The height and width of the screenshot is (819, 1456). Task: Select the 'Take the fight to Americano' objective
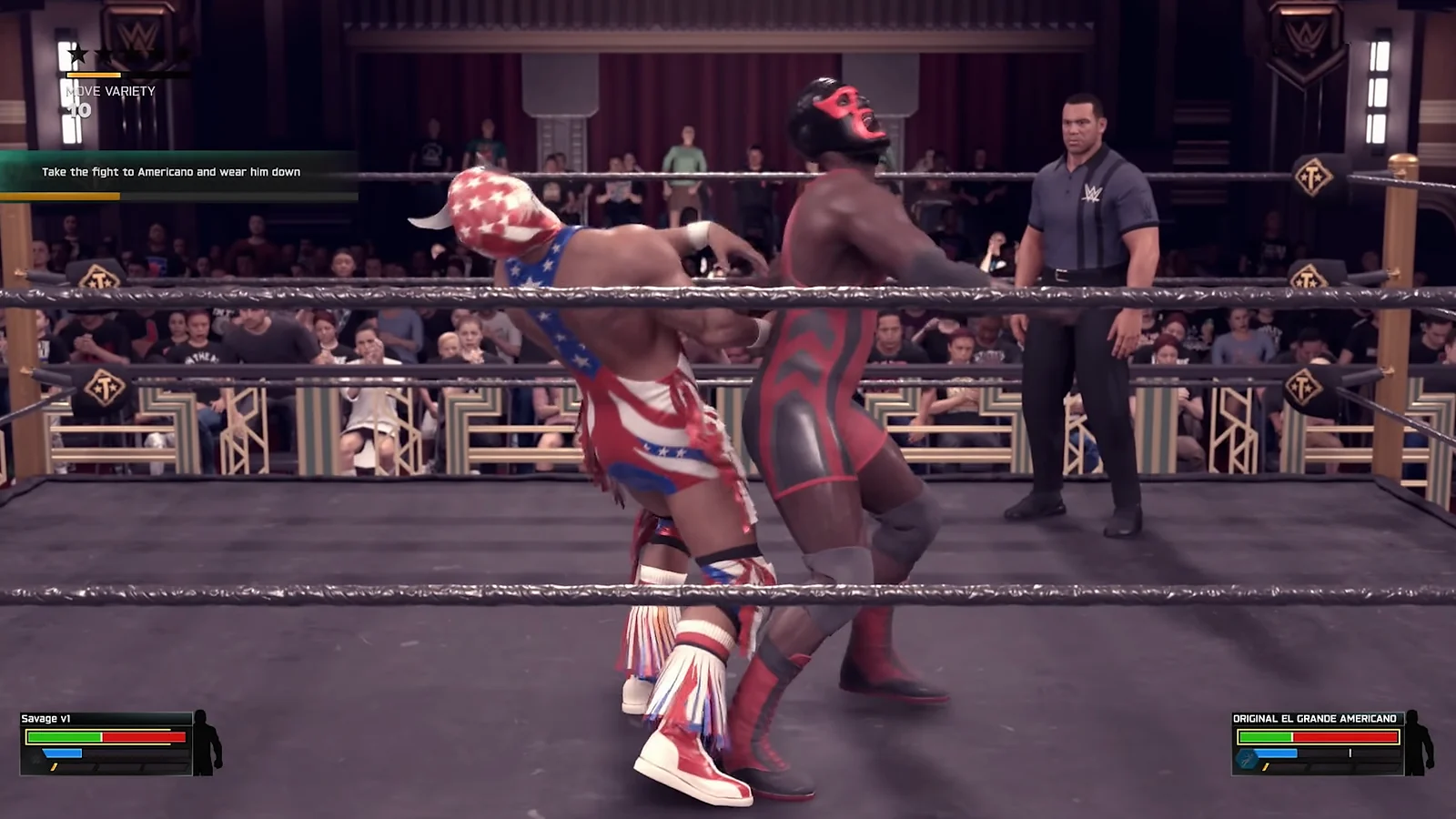171,172
